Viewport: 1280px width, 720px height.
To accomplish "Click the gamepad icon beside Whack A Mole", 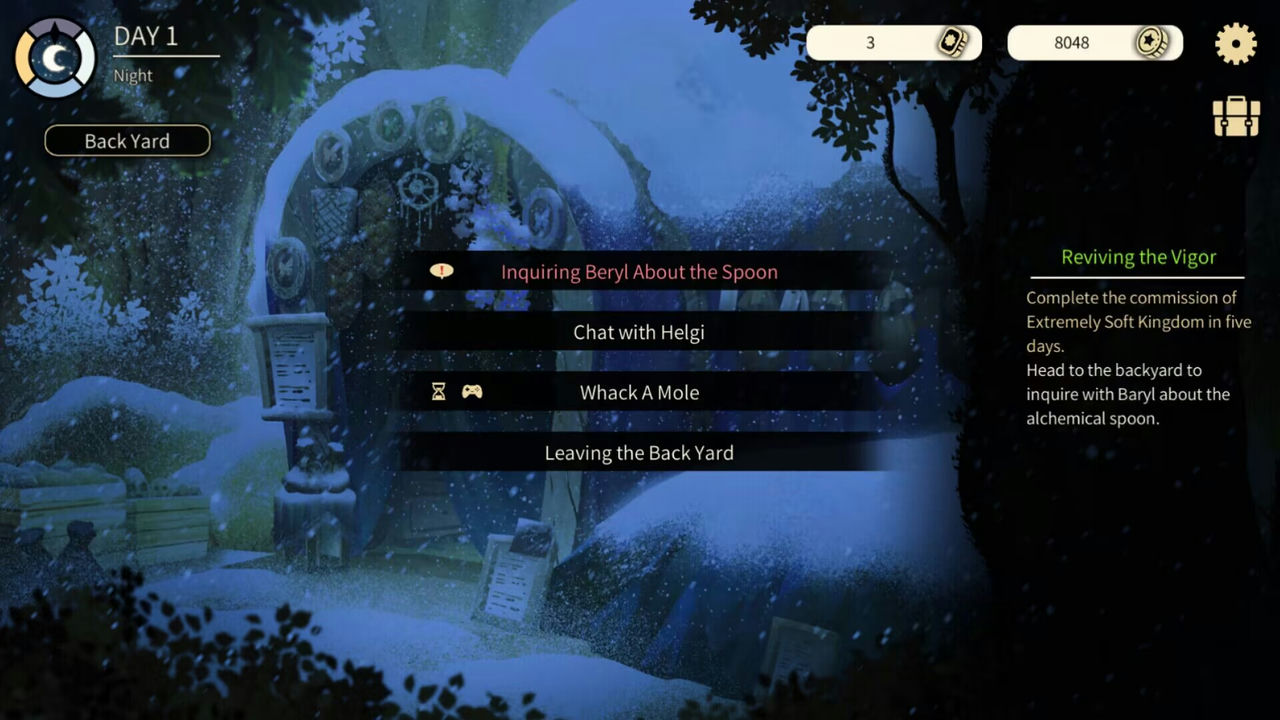I will [x=472, y=392].
